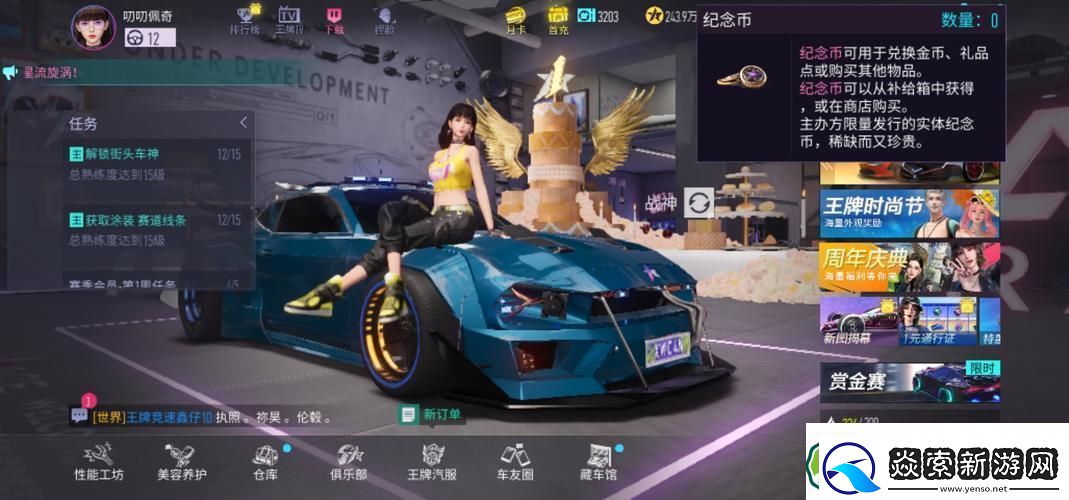Open the 月卡 monthly card

click(x=515, y=19)
